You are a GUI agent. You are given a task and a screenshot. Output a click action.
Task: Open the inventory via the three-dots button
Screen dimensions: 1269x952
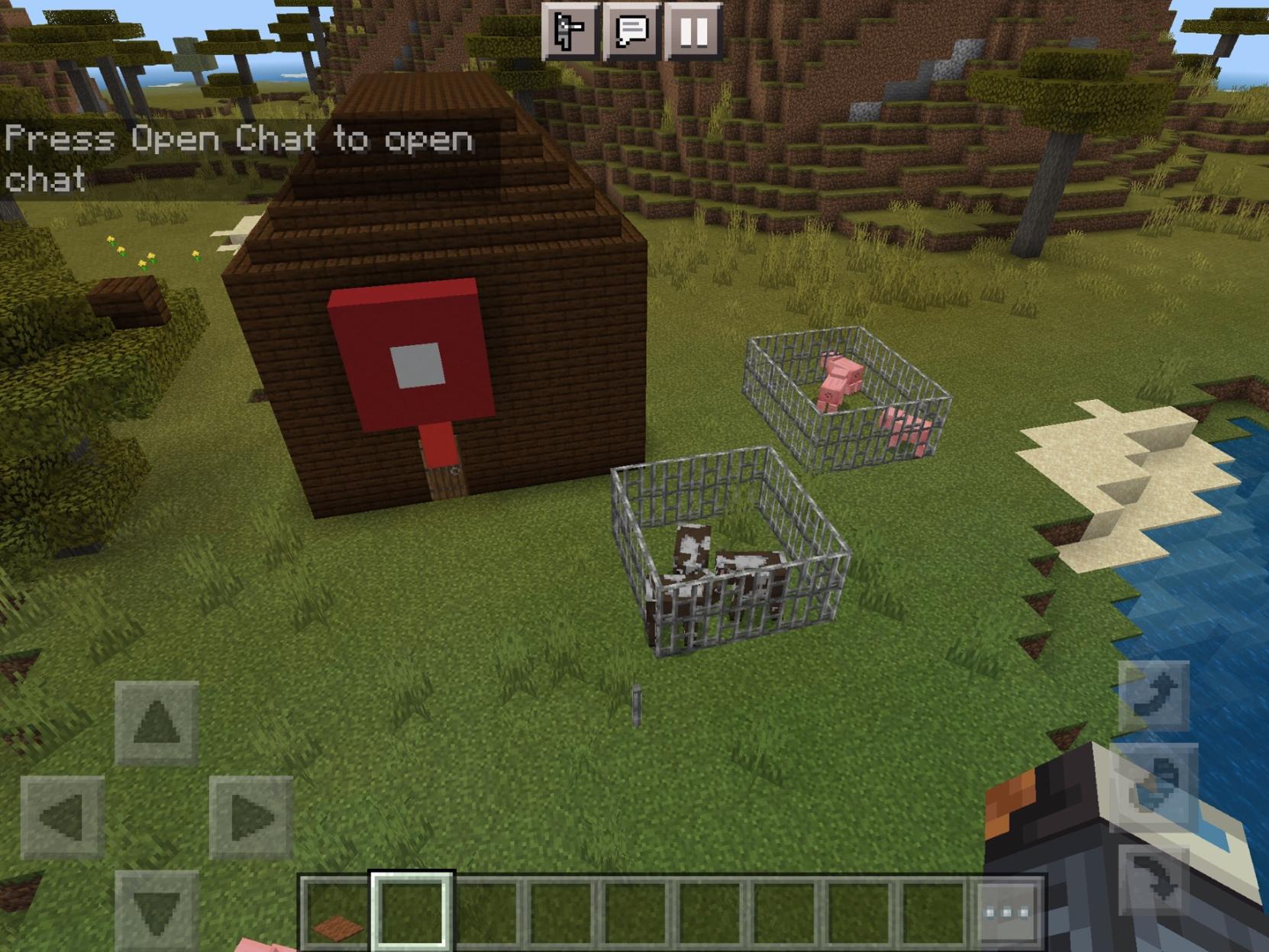coord(1008,913)
